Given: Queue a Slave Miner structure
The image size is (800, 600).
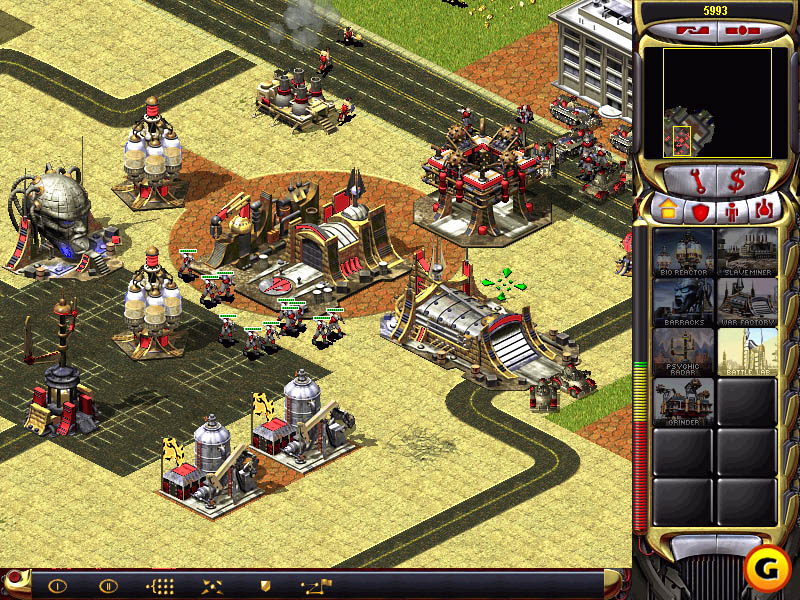Looking at the screenshot, I should tap(747, 253).
